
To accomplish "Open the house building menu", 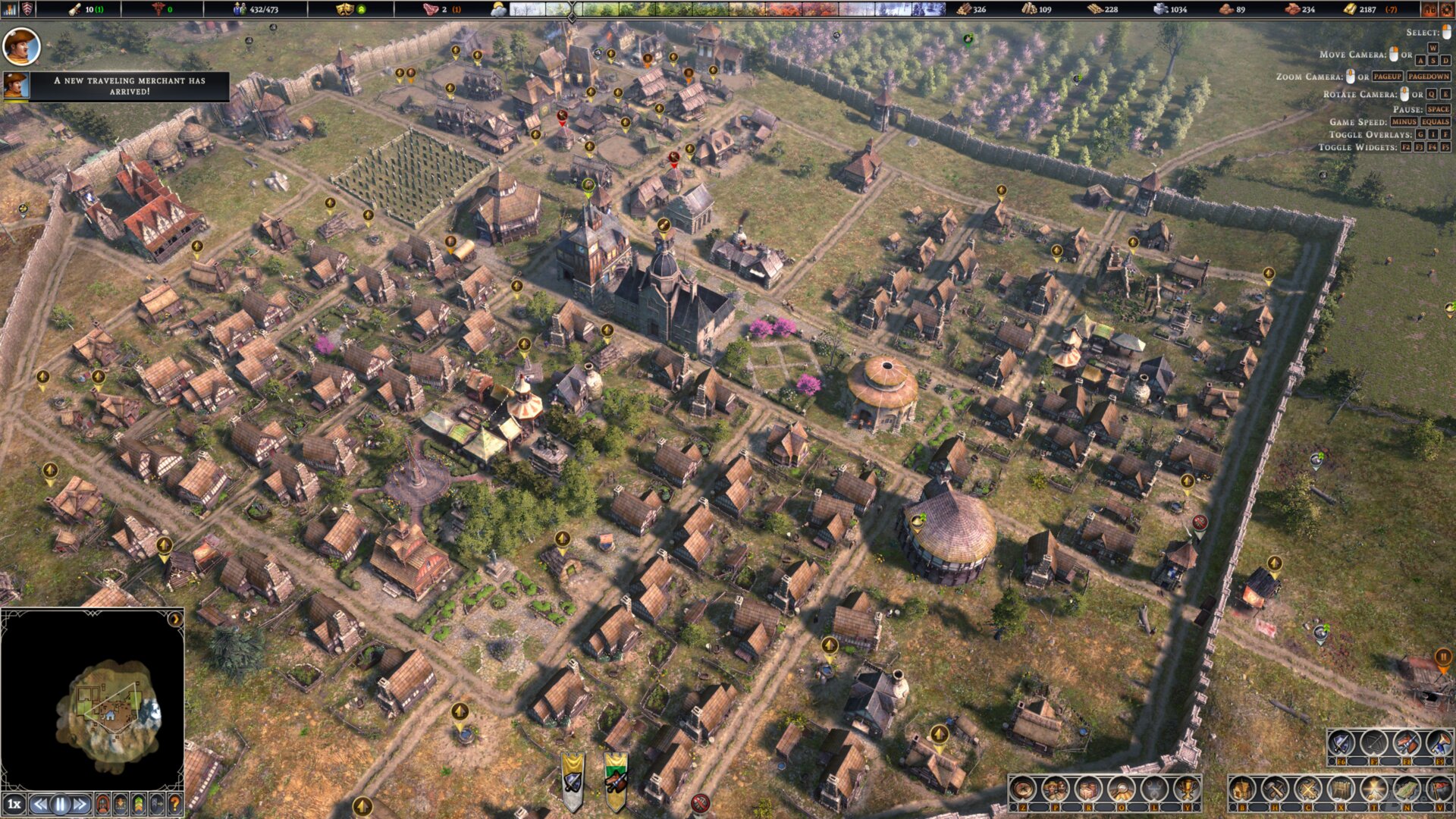I will (x=1242, y=790).
